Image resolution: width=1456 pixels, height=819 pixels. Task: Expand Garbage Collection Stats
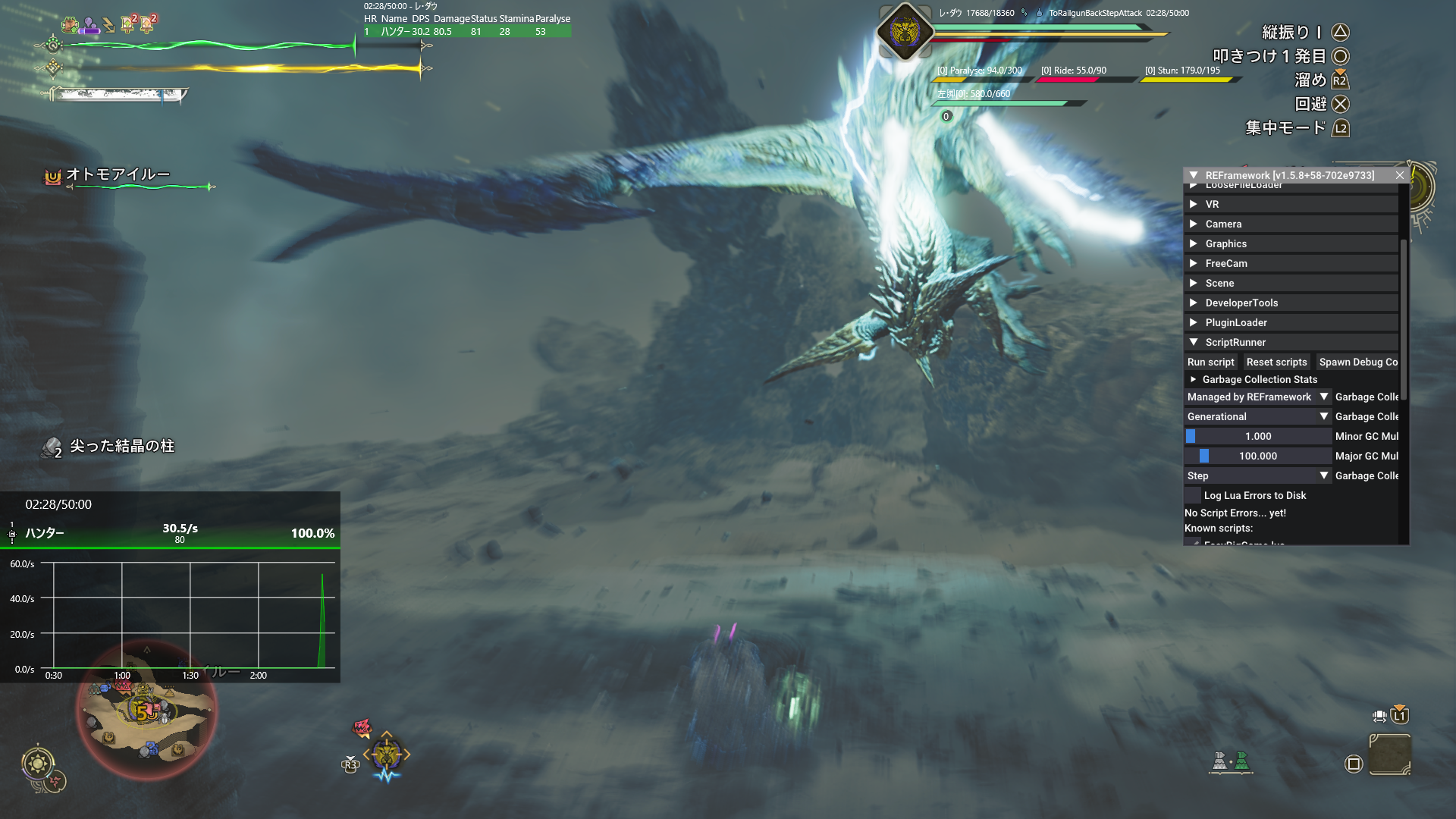pos(1259,379)
